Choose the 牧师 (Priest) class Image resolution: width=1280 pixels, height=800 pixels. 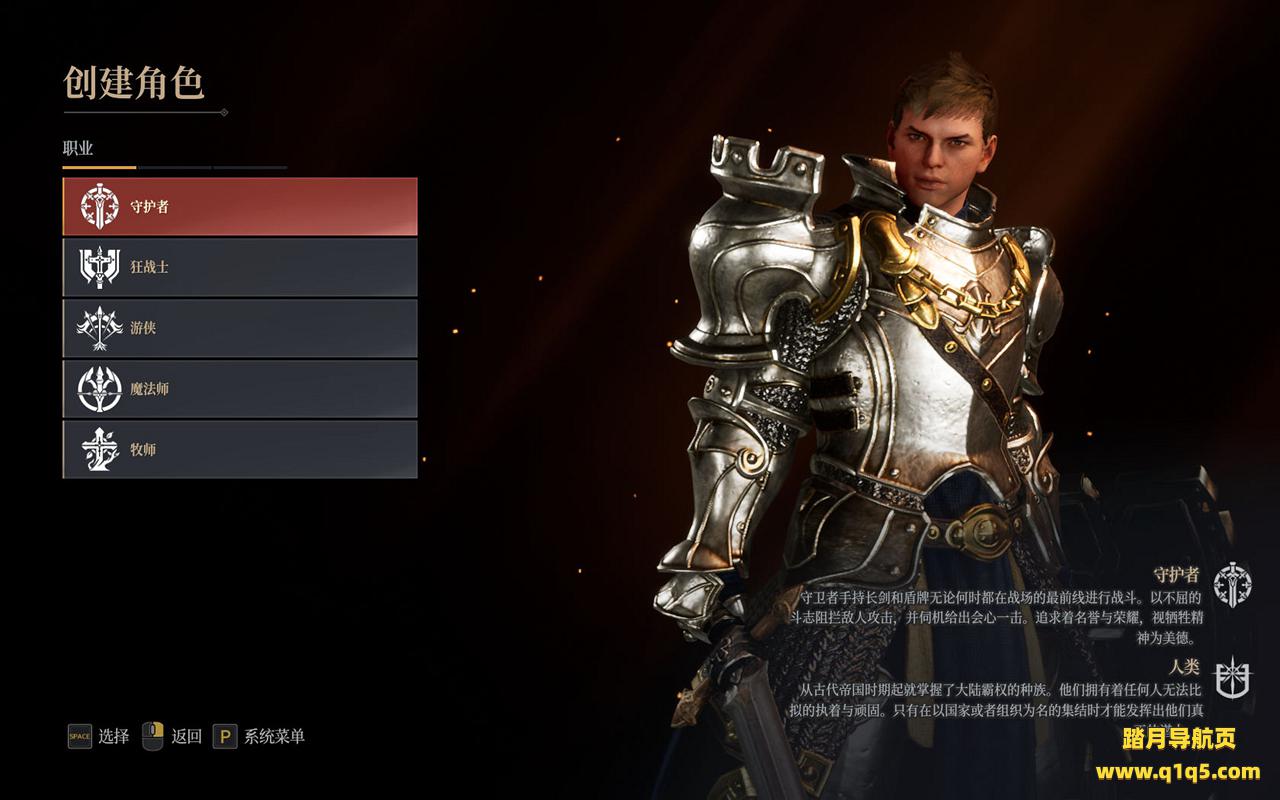click(240, 449)
